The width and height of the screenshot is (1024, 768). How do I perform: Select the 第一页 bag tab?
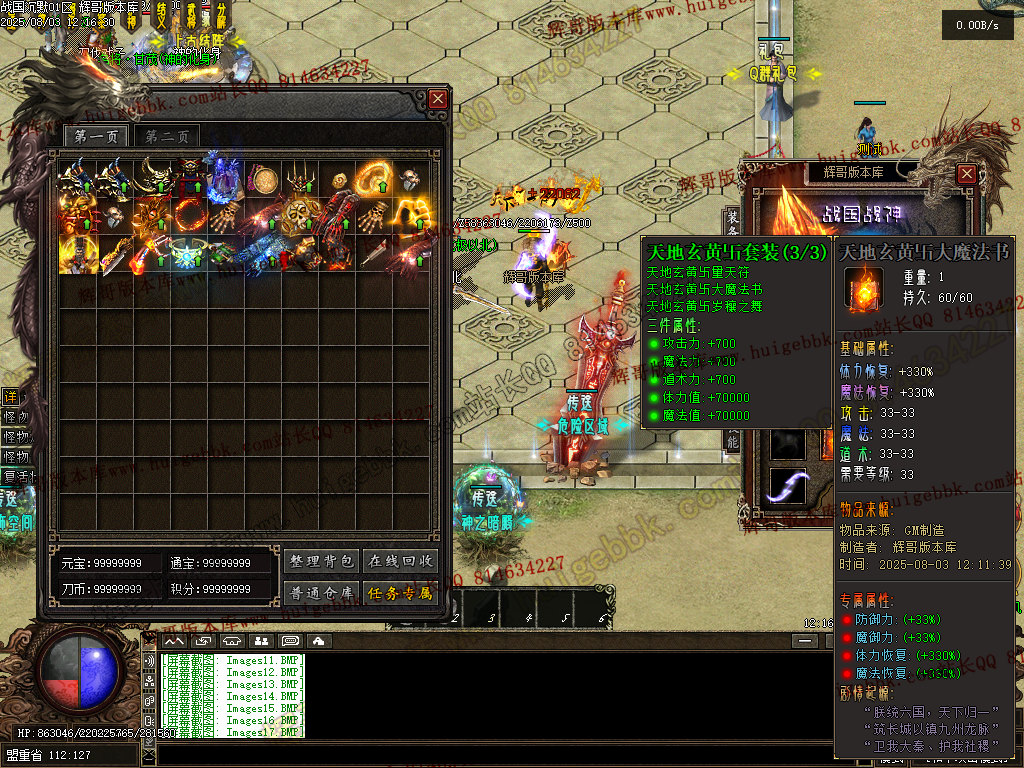[x=96, y=137]
